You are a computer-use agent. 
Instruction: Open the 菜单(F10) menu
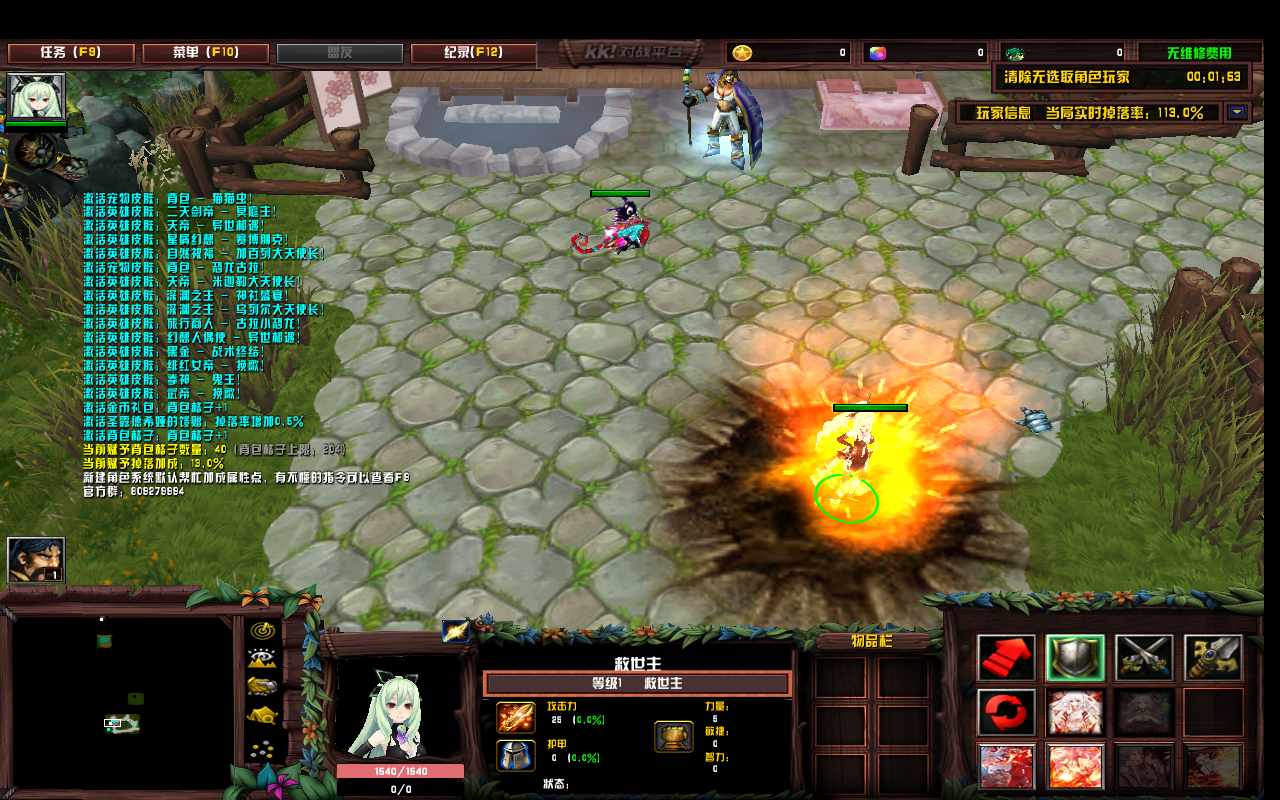tap(204, 52)
